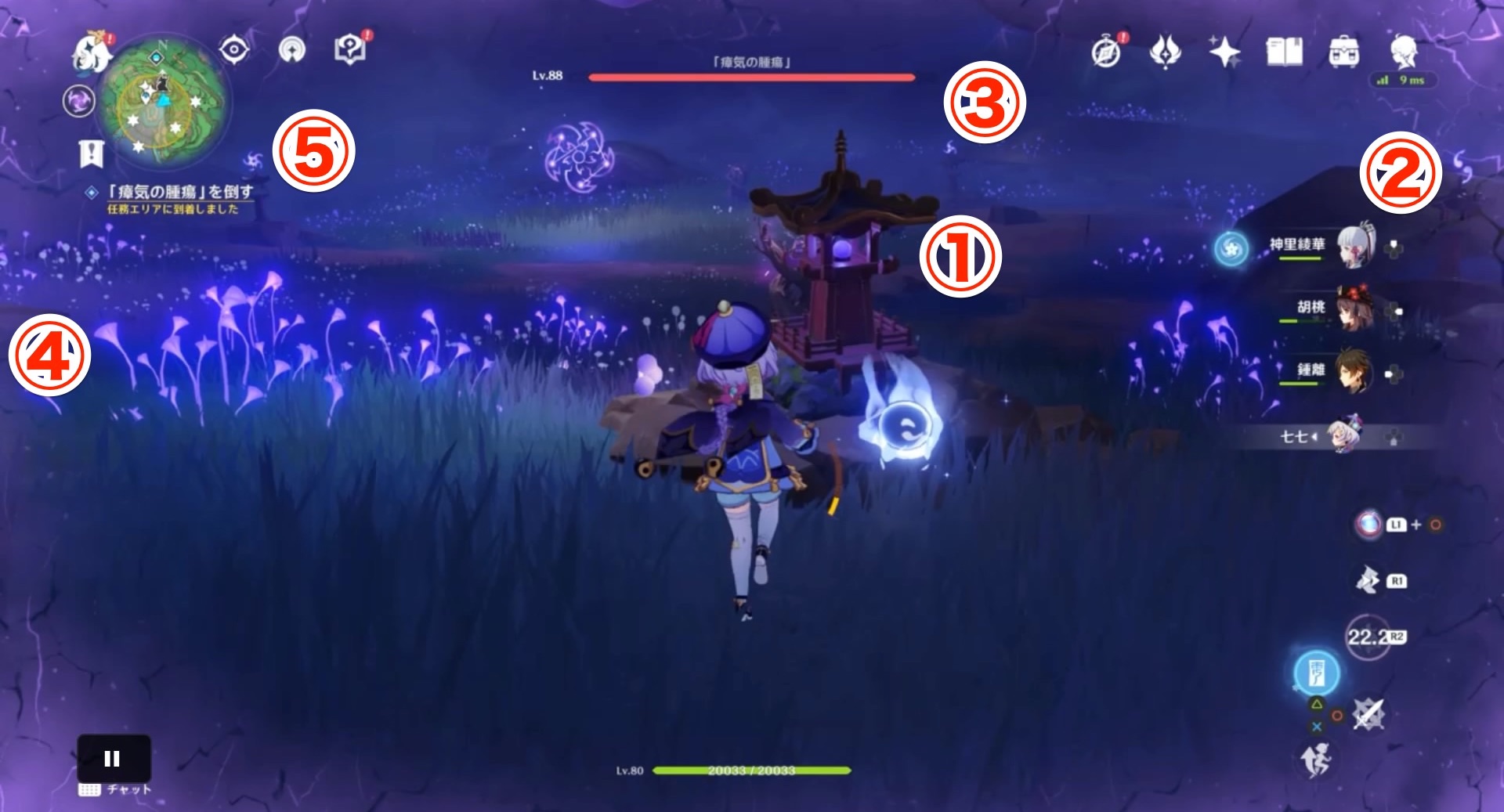Activate the Elemental Sight eye icon
1504x812 pixels.
(234, 48)
